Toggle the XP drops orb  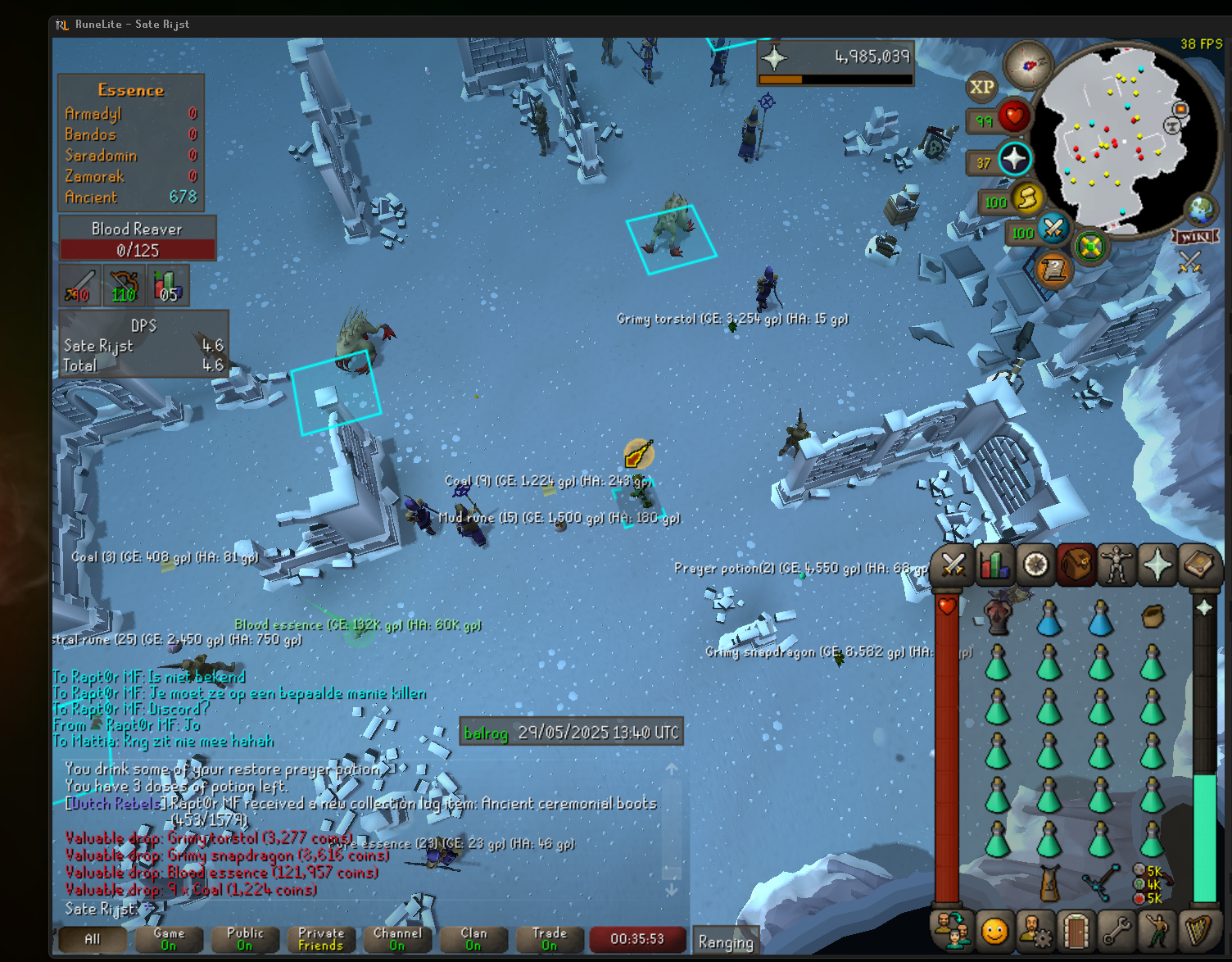(x=981, y=87)
